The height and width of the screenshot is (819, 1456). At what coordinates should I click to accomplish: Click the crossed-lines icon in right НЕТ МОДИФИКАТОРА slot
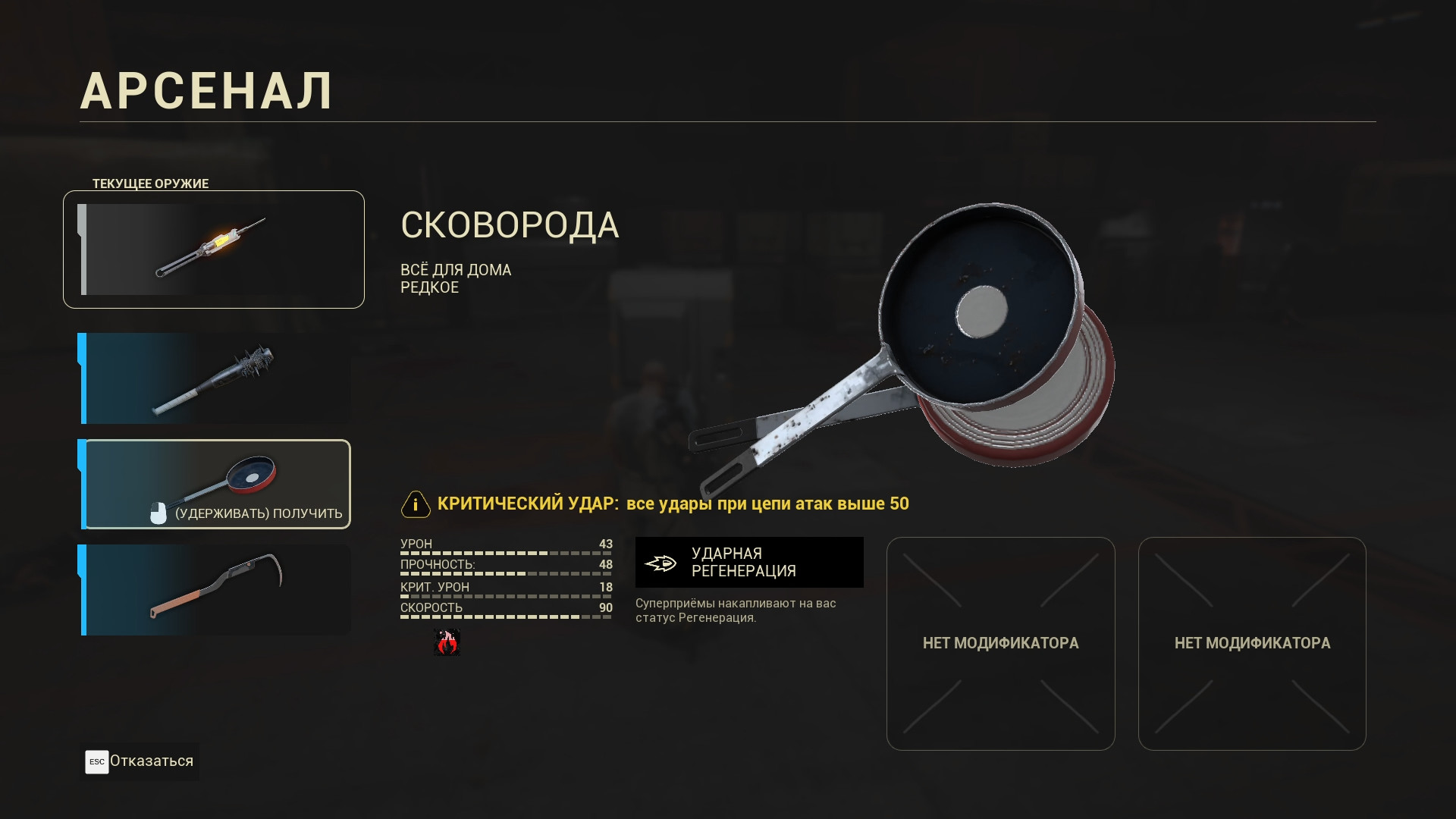pos(1253,643)
